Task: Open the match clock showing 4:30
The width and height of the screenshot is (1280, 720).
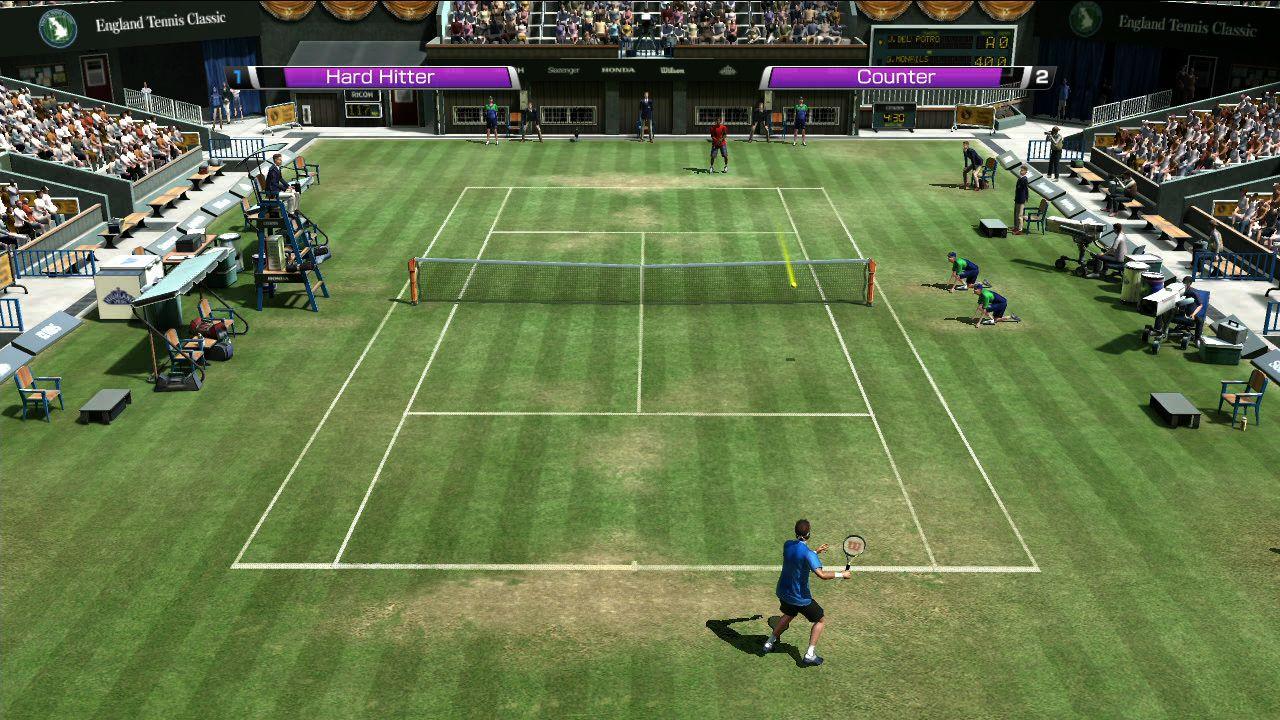Action: coord(893,117)
